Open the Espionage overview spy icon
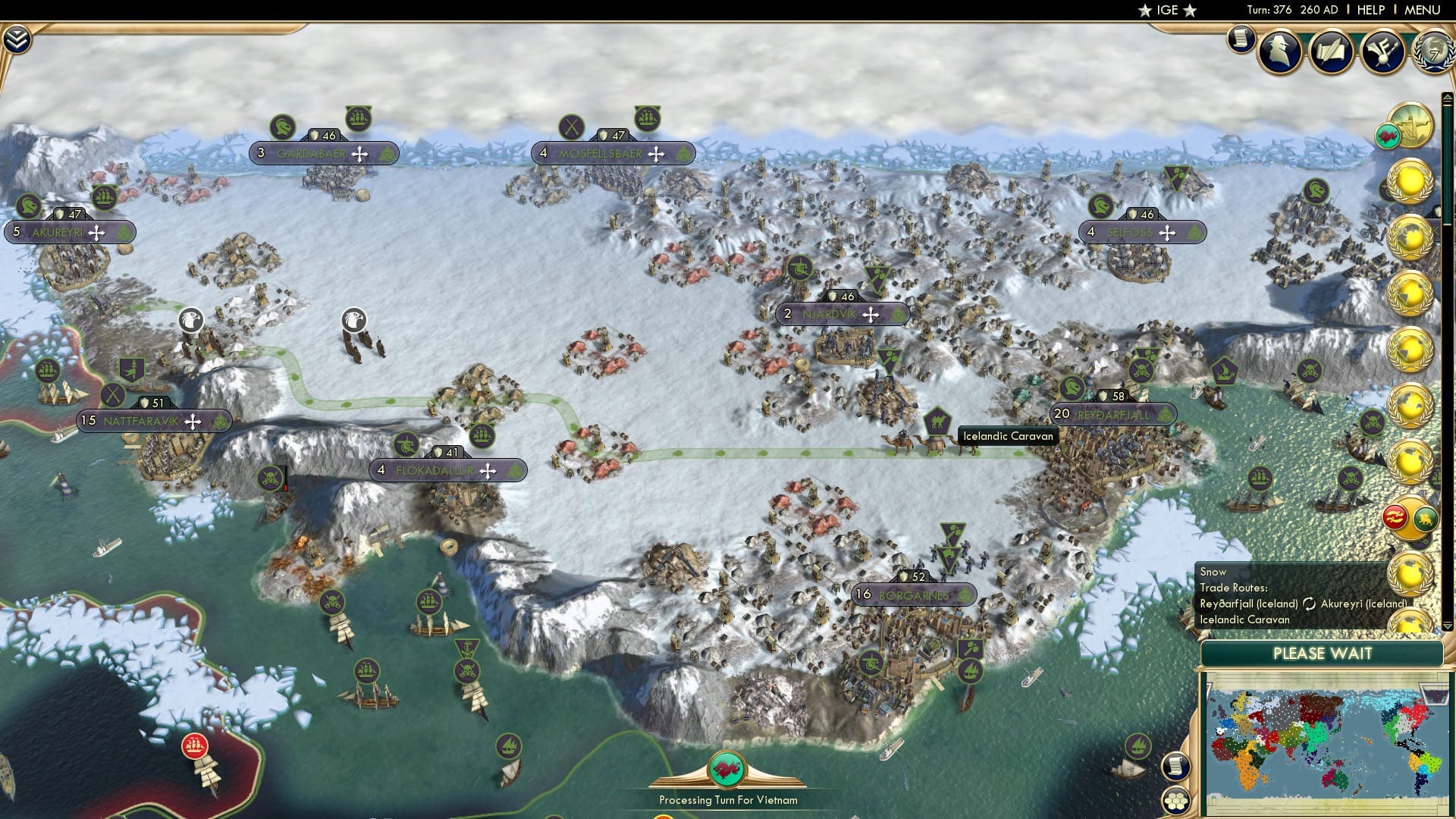The image size is (1456, 819). [1280, 53]
